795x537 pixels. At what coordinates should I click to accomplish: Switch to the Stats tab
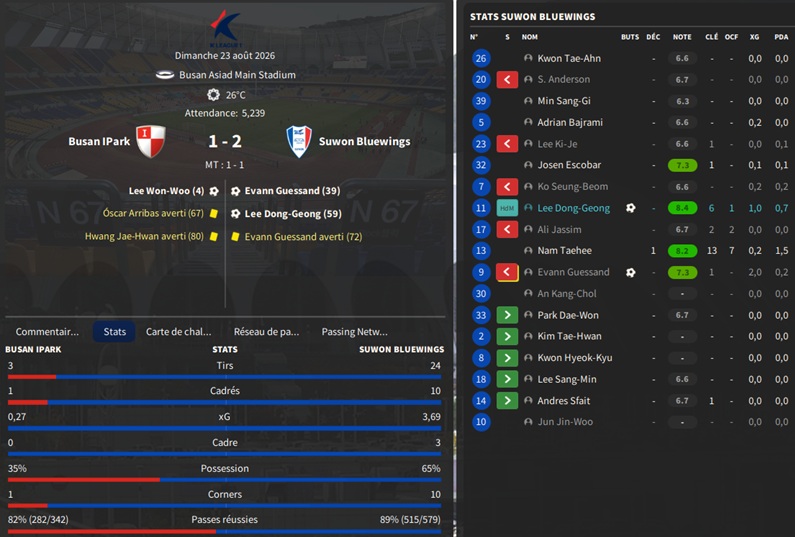(x=114, y=331)
